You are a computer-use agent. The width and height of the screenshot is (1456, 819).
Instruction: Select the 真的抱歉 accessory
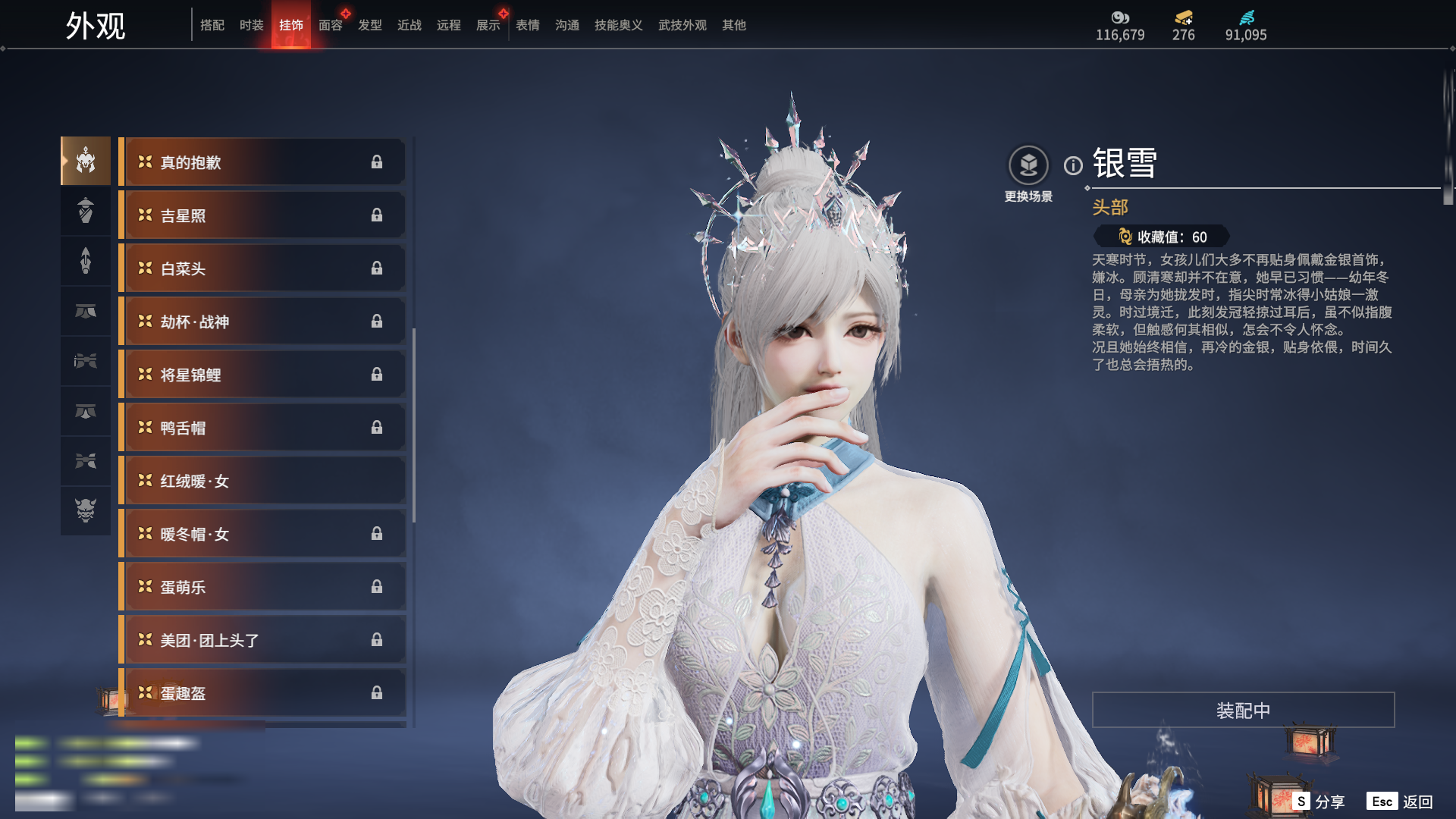pyautogui.click(x=262, y=162)
